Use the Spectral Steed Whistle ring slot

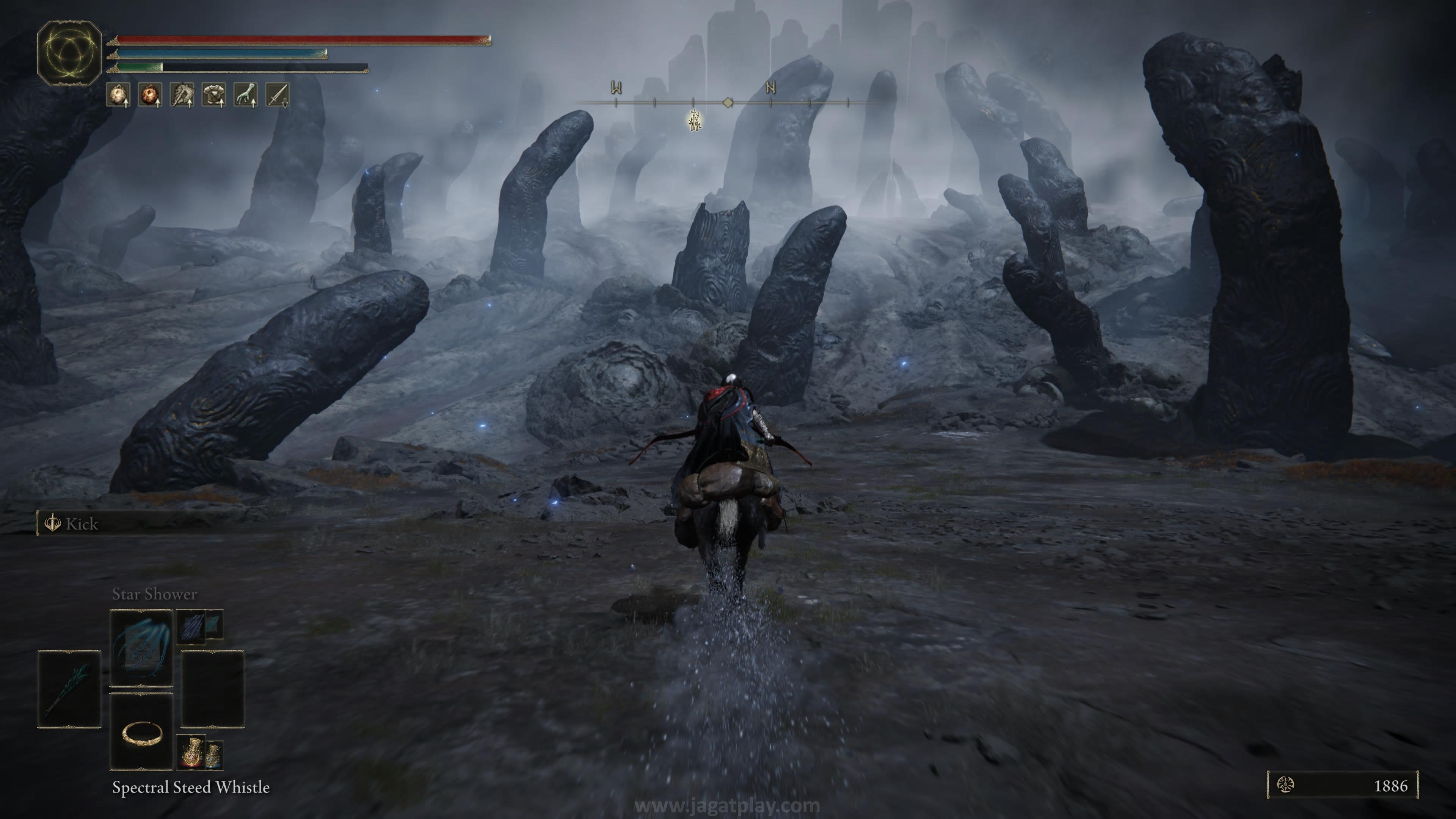click(141, 732)
